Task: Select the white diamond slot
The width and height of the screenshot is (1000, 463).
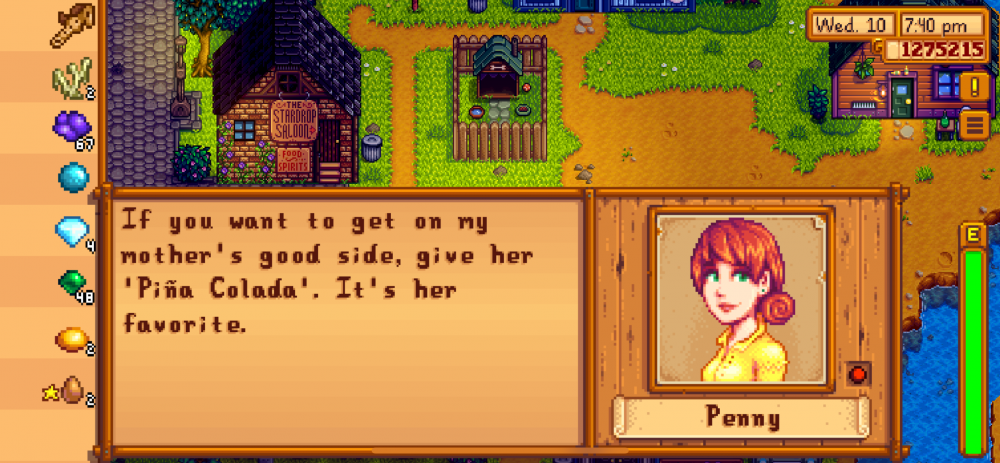Action: pos(72,231)
